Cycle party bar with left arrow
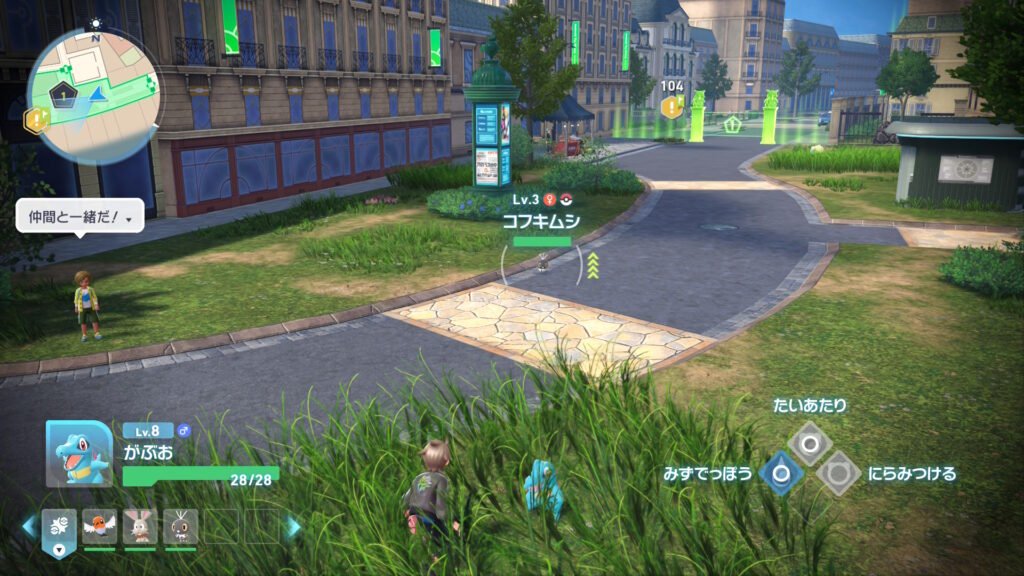 coord(29,526)
